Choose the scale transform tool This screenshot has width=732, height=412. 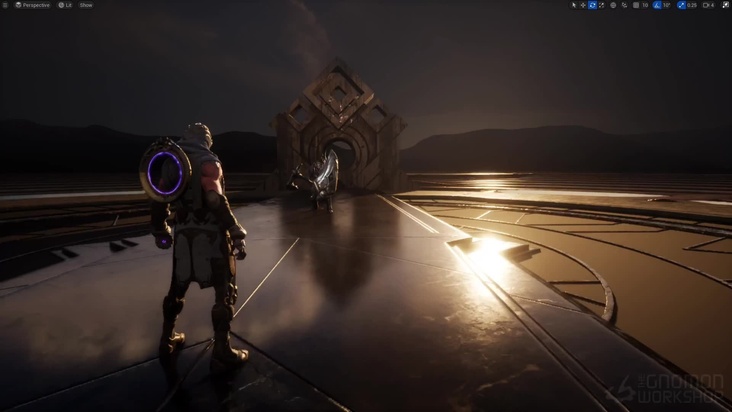coord(602,5)
